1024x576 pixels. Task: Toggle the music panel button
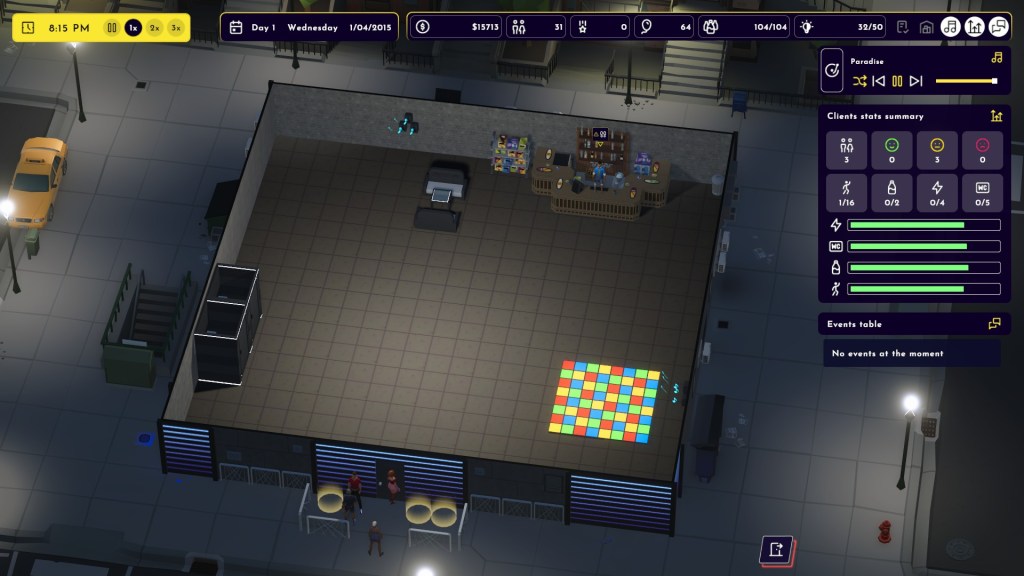point(950,27)
